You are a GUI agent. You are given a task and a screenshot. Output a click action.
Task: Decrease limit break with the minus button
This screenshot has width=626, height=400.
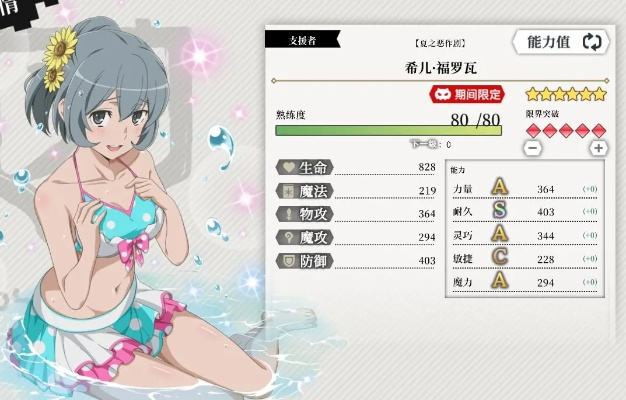(x=533, y=148)
